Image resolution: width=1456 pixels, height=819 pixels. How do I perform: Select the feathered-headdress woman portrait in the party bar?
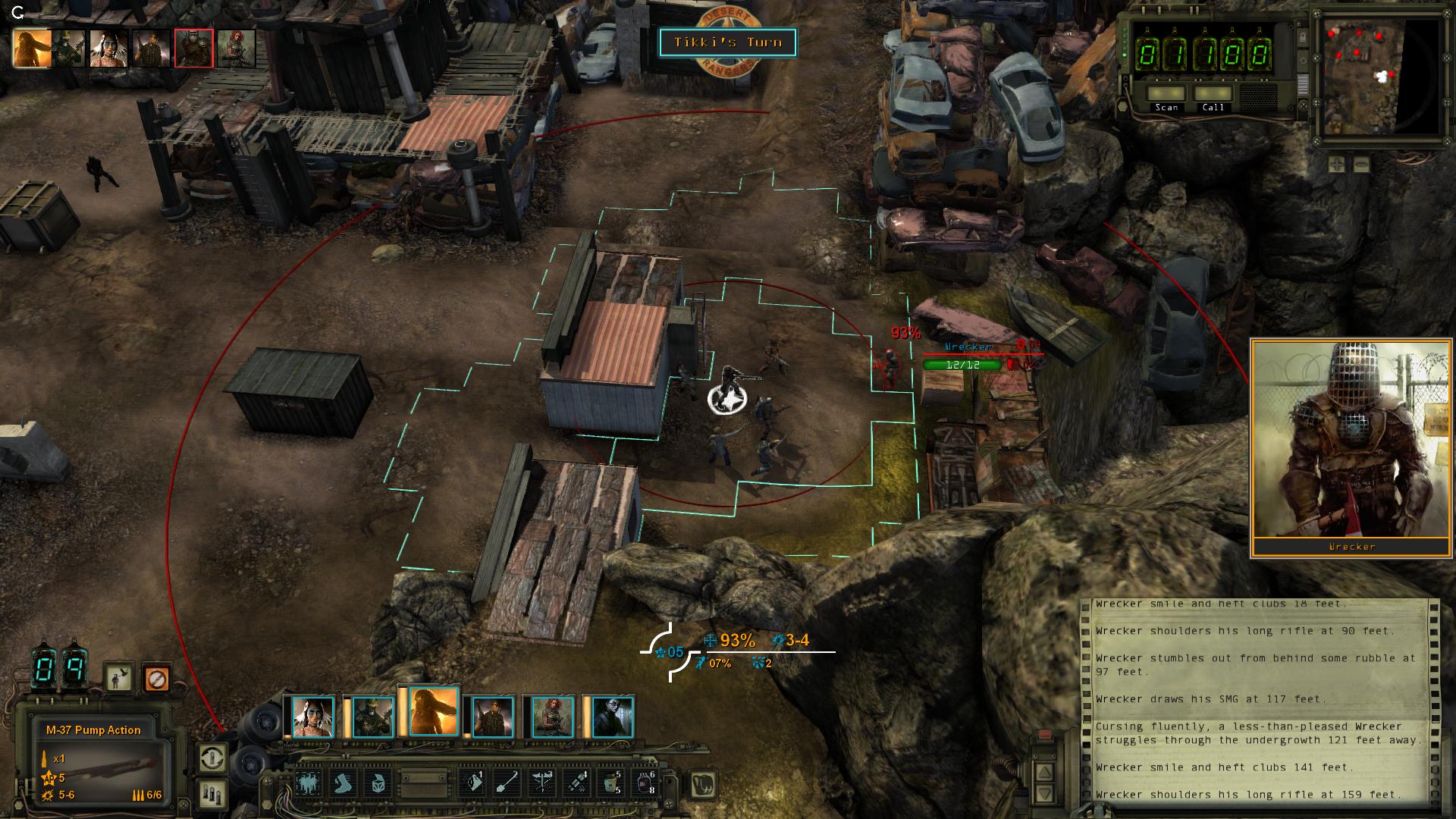[312, 717]
